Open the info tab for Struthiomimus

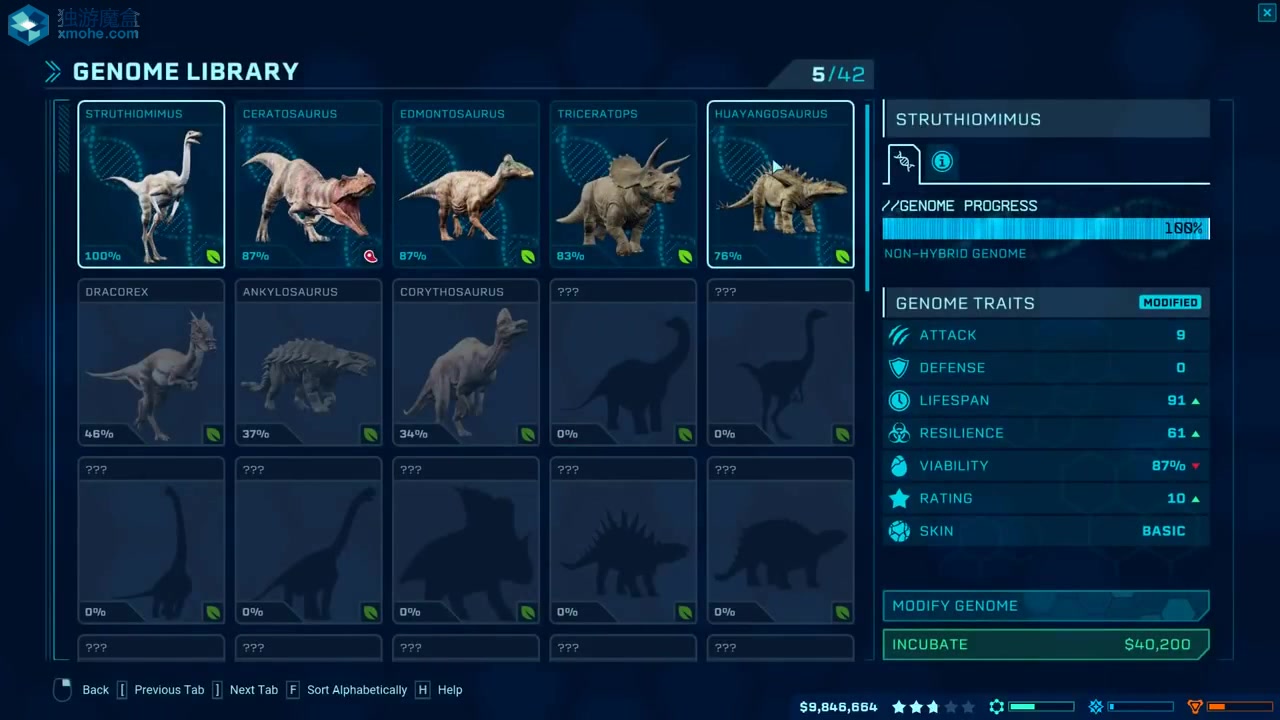pyautogui.click(x=942, y=162)
